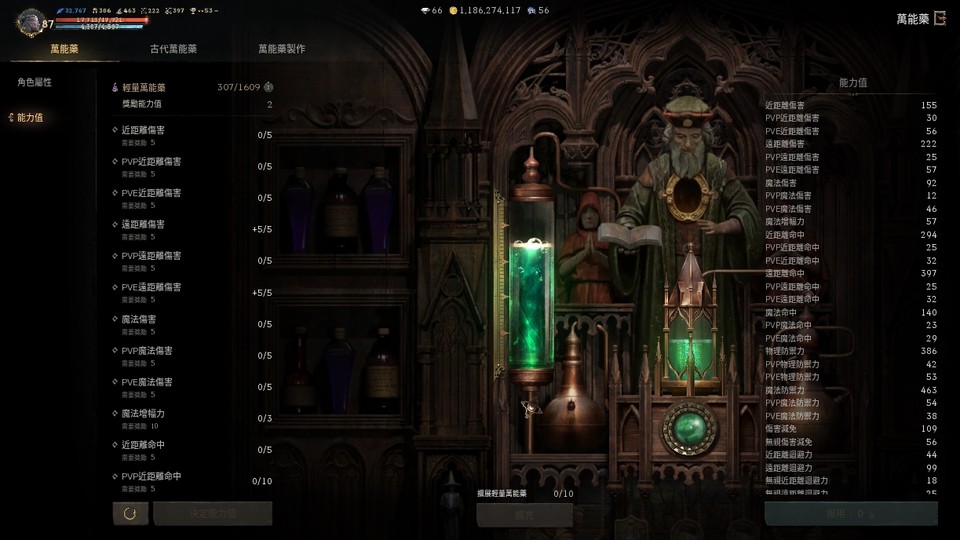Select the PVE遠距離傷害 stat row

pyautogui.click(x=192, y=292)
